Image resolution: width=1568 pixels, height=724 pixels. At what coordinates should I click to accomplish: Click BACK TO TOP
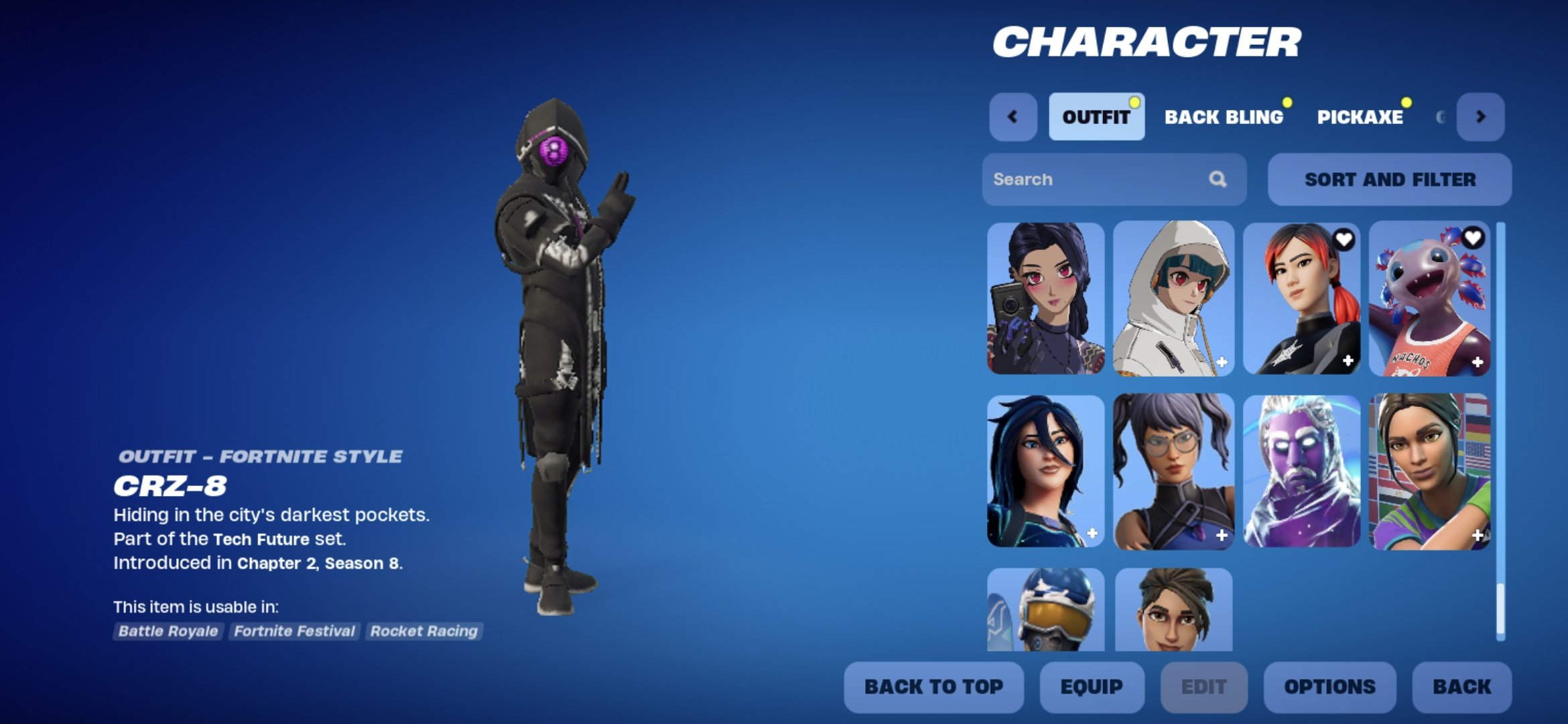click(933, 686)
